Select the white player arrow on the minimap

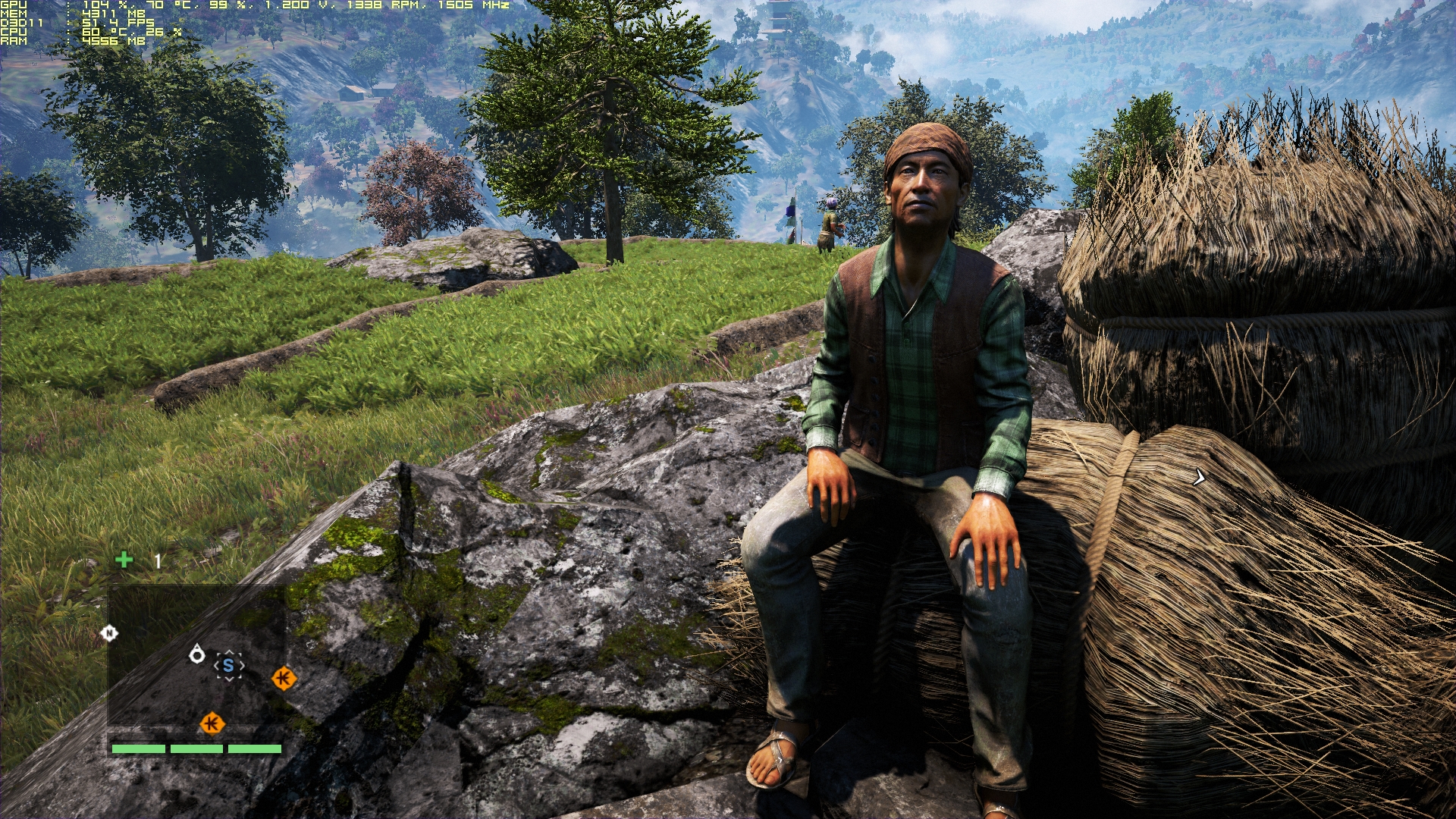click(x=197, y=654)
